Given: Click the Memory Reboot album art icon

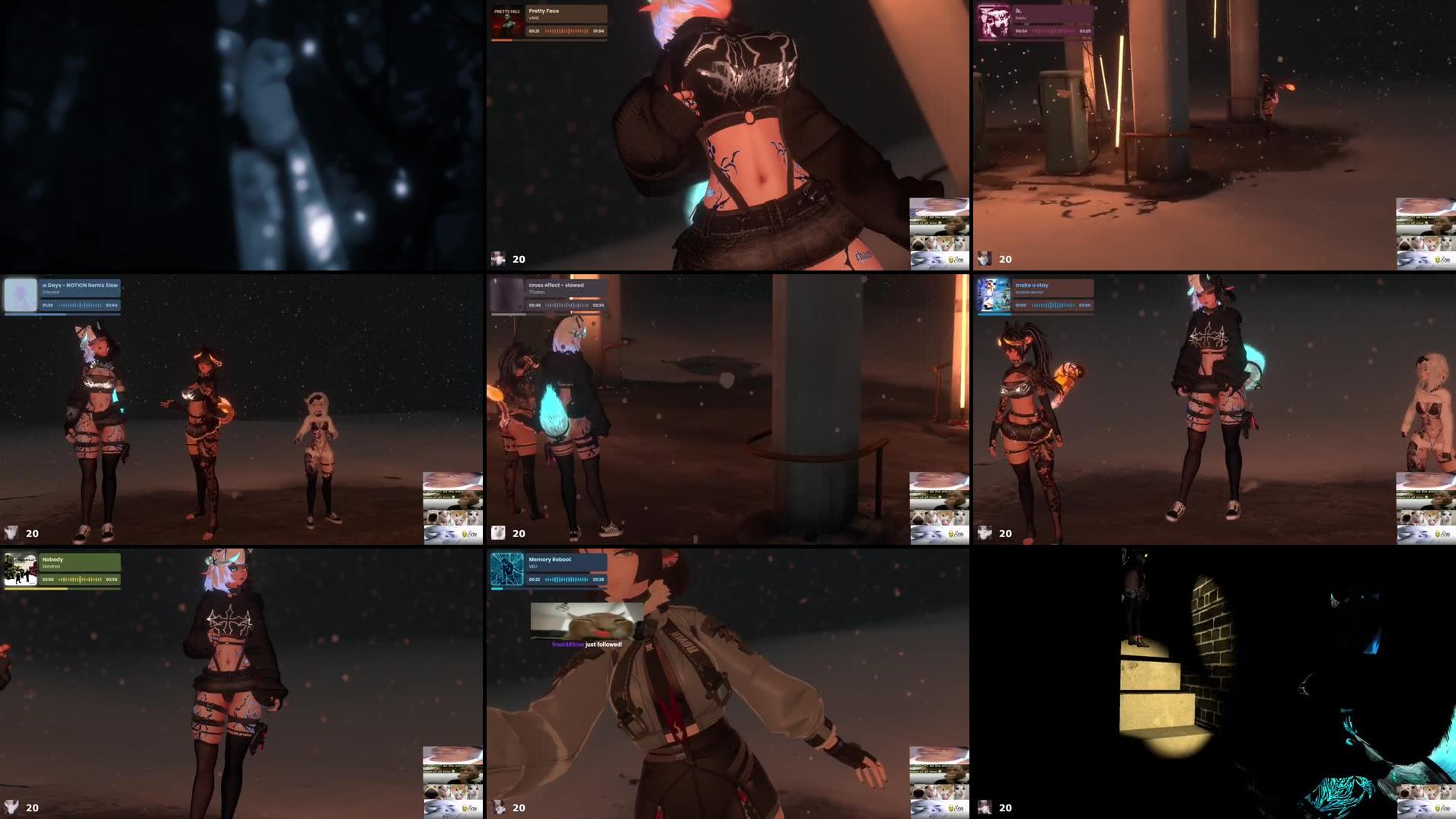Looking at the screenshot, I should point(506,568).
